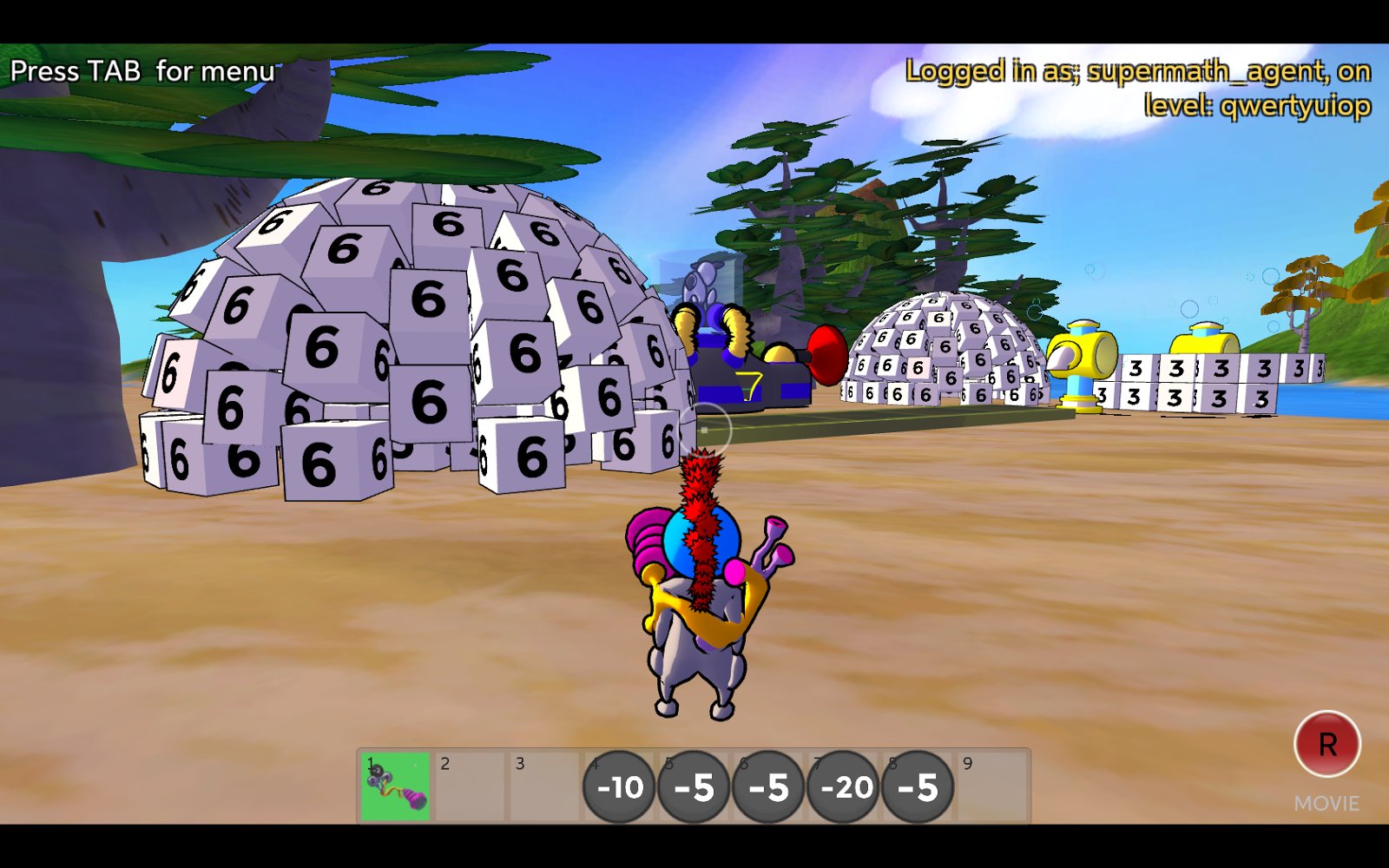Select empty hotbar slot 2
Image resolution: width=1389 pixels, height=868 pixels.
click(469, 786)
